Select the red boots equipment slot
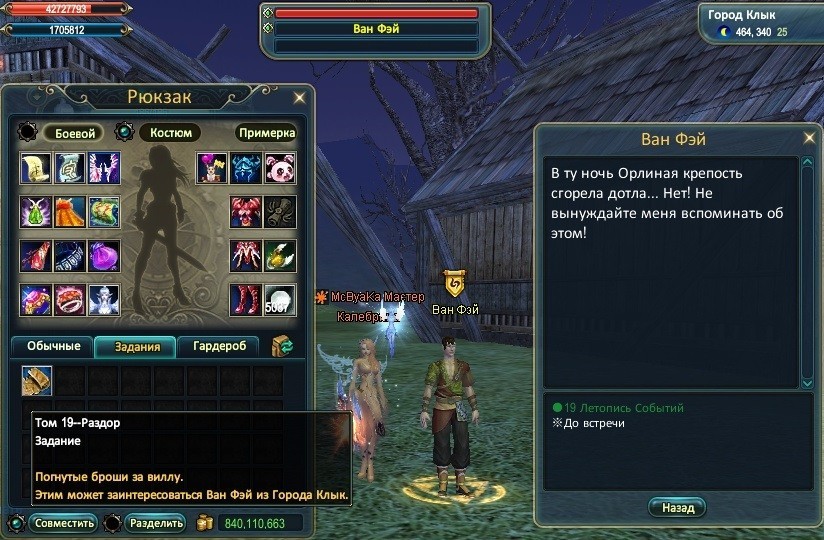This screenshot has width=824, height=540. click(246, 299)
